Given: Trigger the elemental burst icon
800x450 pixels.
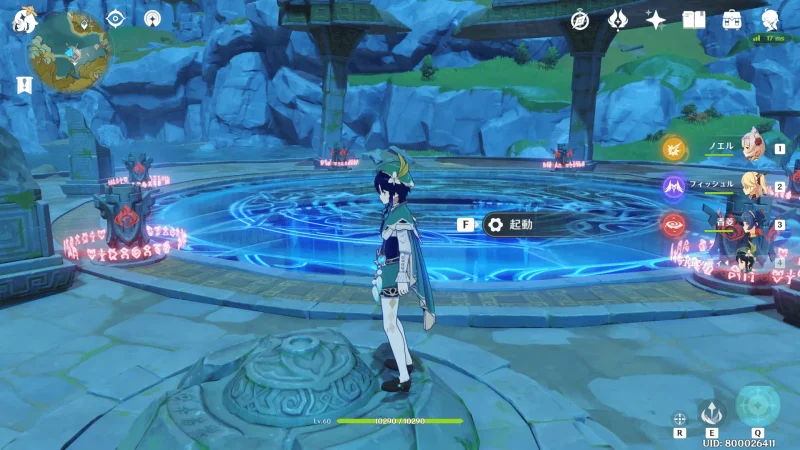Looking at the screenshot, I should pyautogui.click(x=757, y=406).
